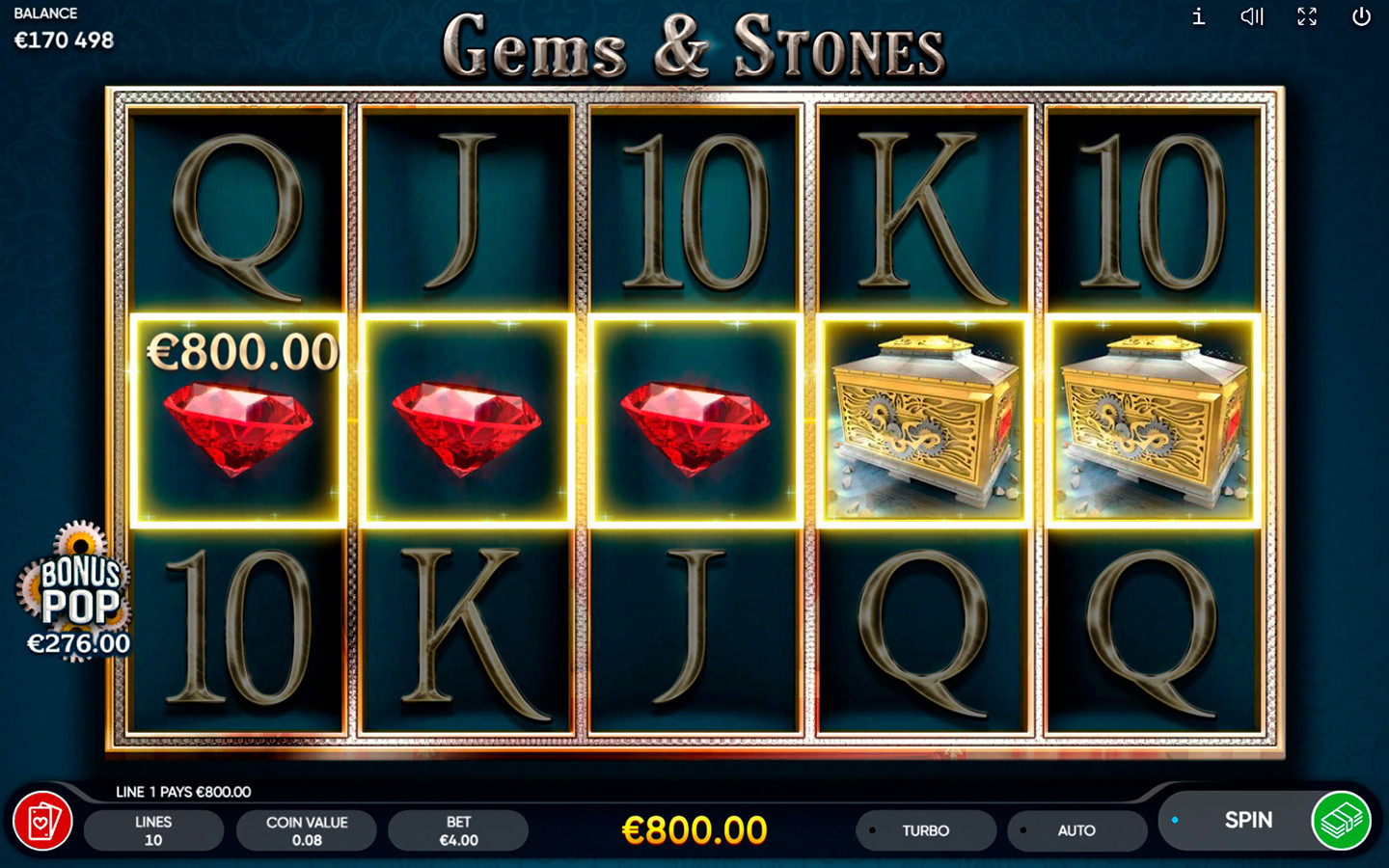
Task: Adjust the number of LINES
Action: tap(153, 830)
